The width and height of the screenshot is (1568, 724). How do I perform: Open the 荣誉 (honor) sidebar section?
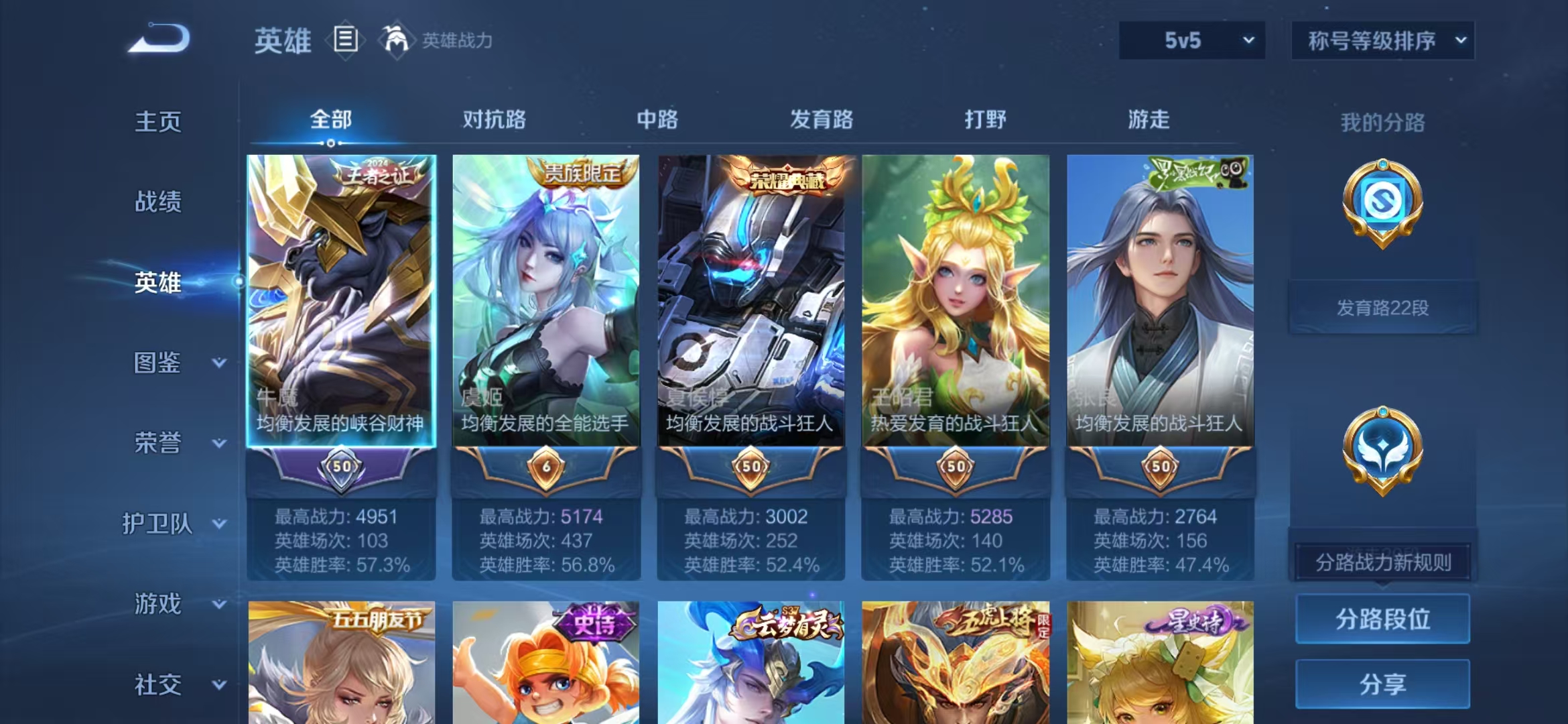tap(157, 442)
